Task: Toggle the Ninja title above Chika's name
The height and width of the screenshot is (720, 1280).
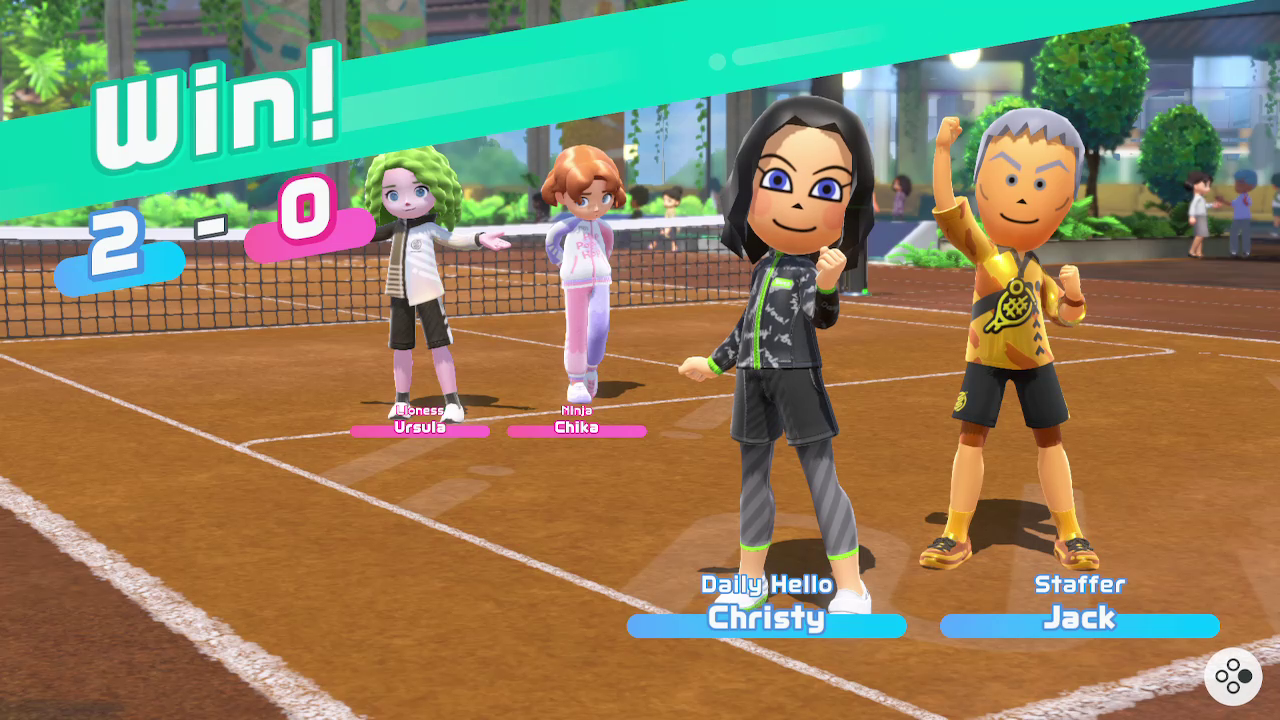Action: click(x=575, y=410)
